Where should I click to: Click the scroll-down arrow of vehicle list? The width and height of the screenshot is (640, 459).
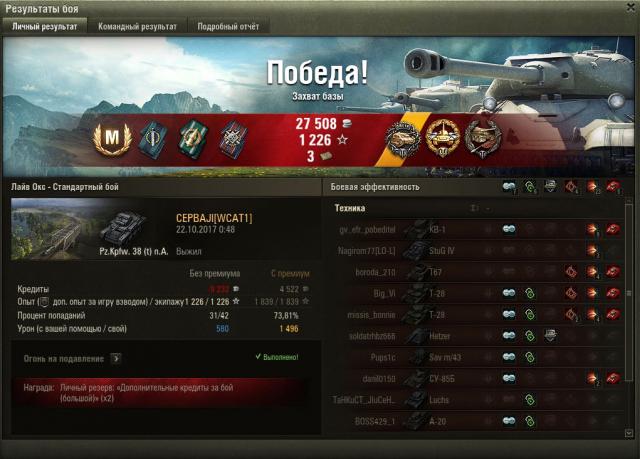pyautogui.click(x=629, y=433)
